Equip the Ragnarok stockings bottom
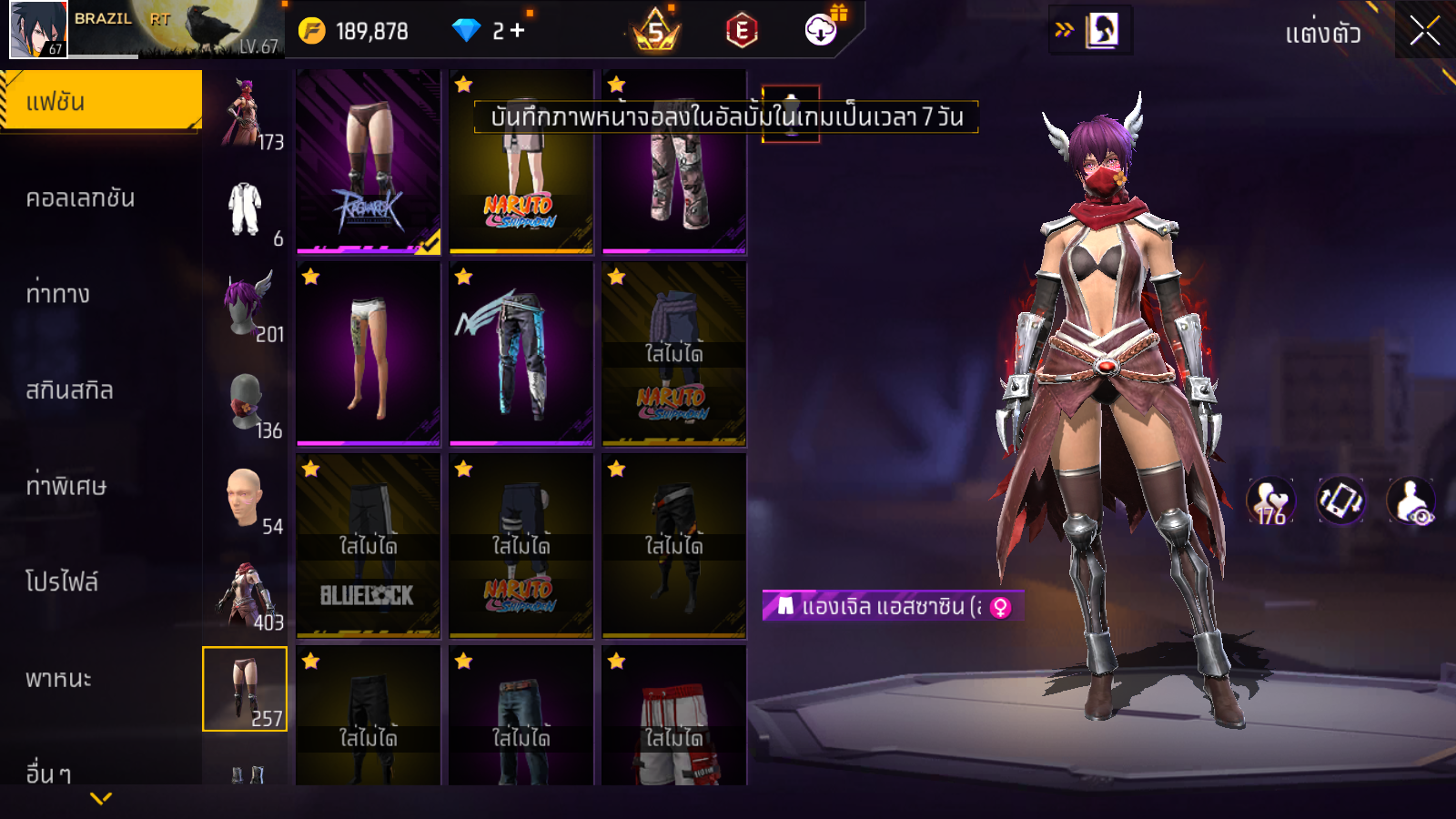The width and height of the screenshot is (1456, 819). point(369,162)
